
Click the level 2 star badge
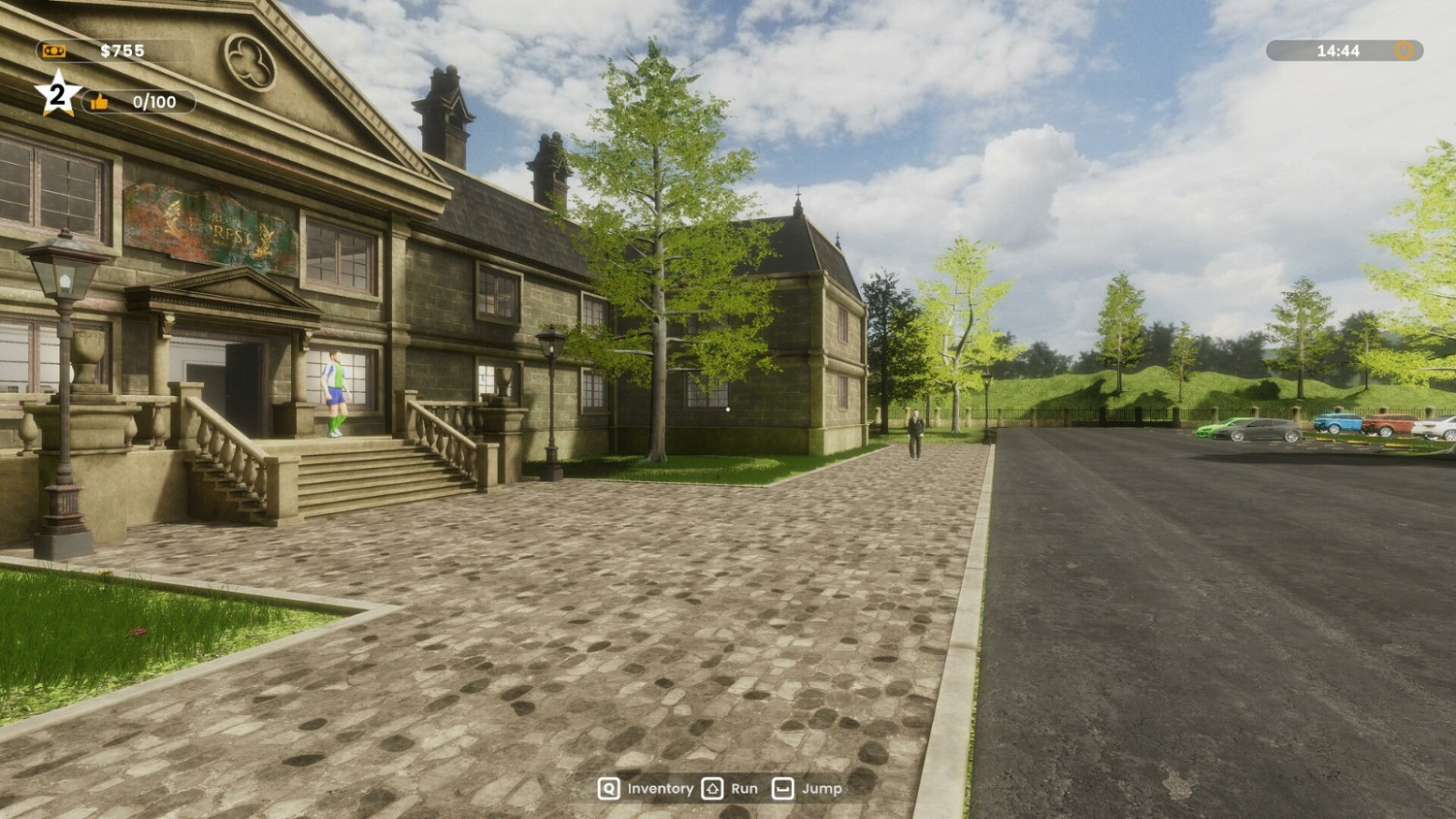[55, 94]
